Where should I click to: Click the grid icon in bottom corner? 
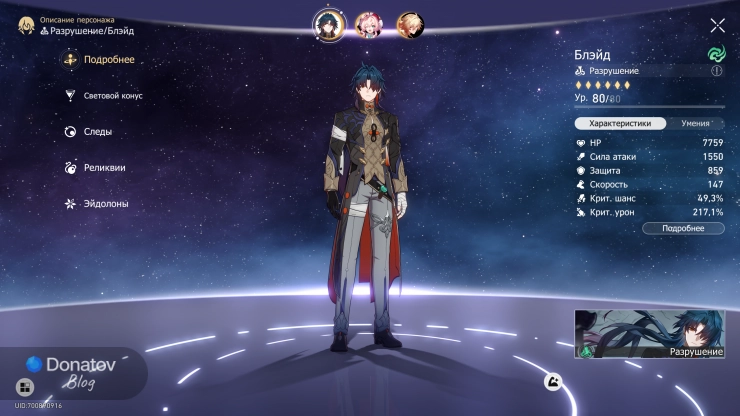[24, 386]
